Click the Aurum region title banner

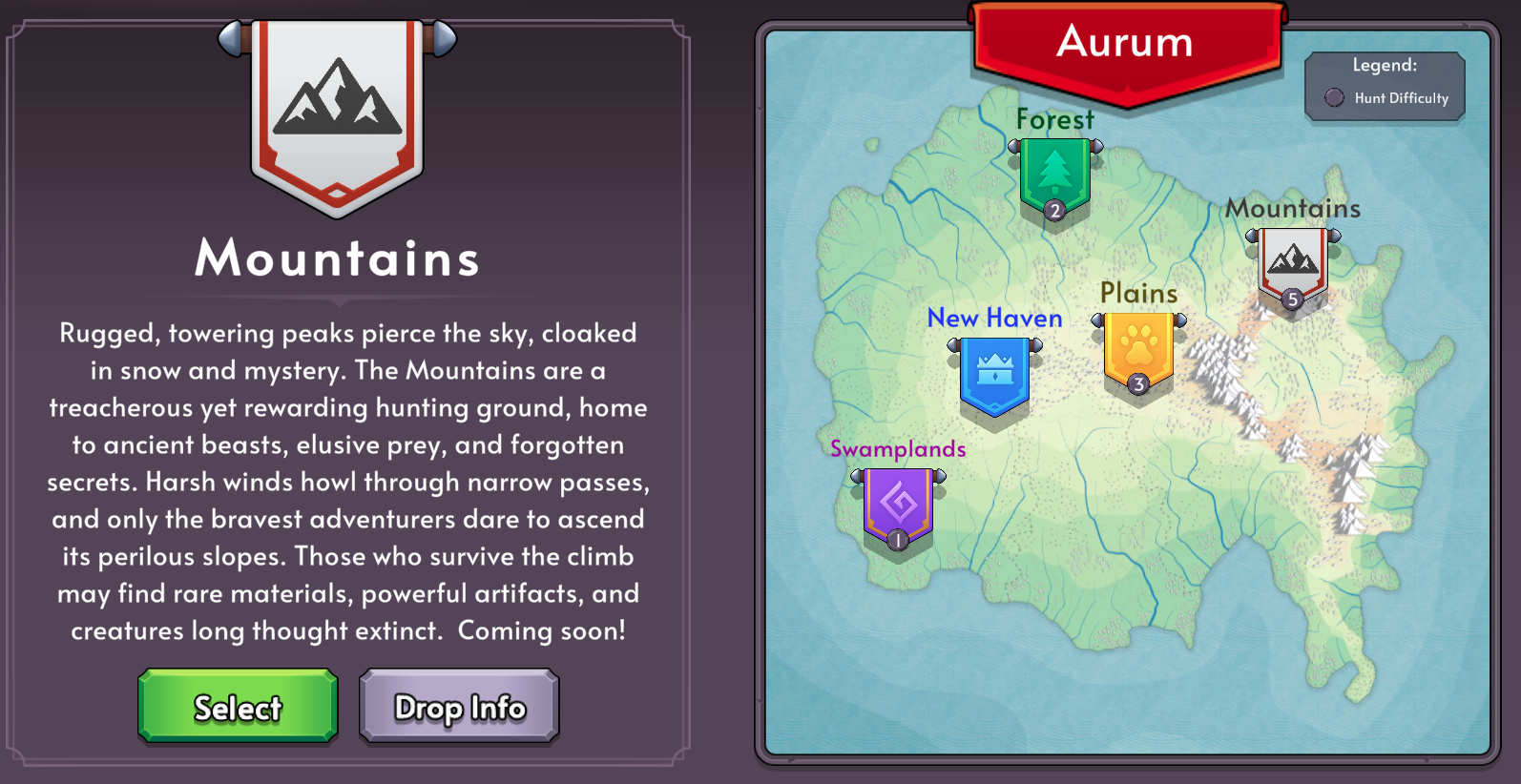point(1124,42)
